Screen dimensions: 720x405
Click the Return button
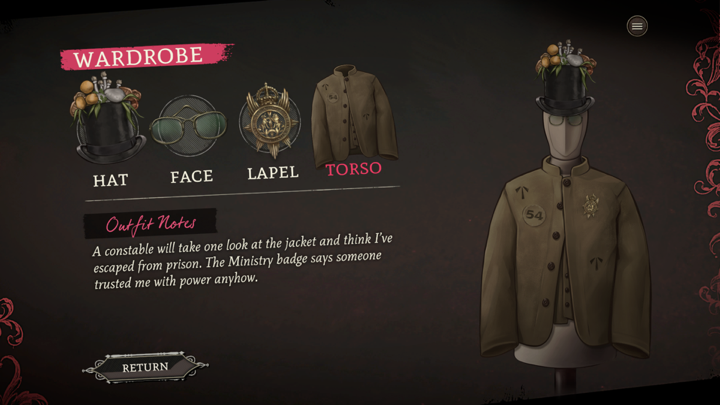146,367
